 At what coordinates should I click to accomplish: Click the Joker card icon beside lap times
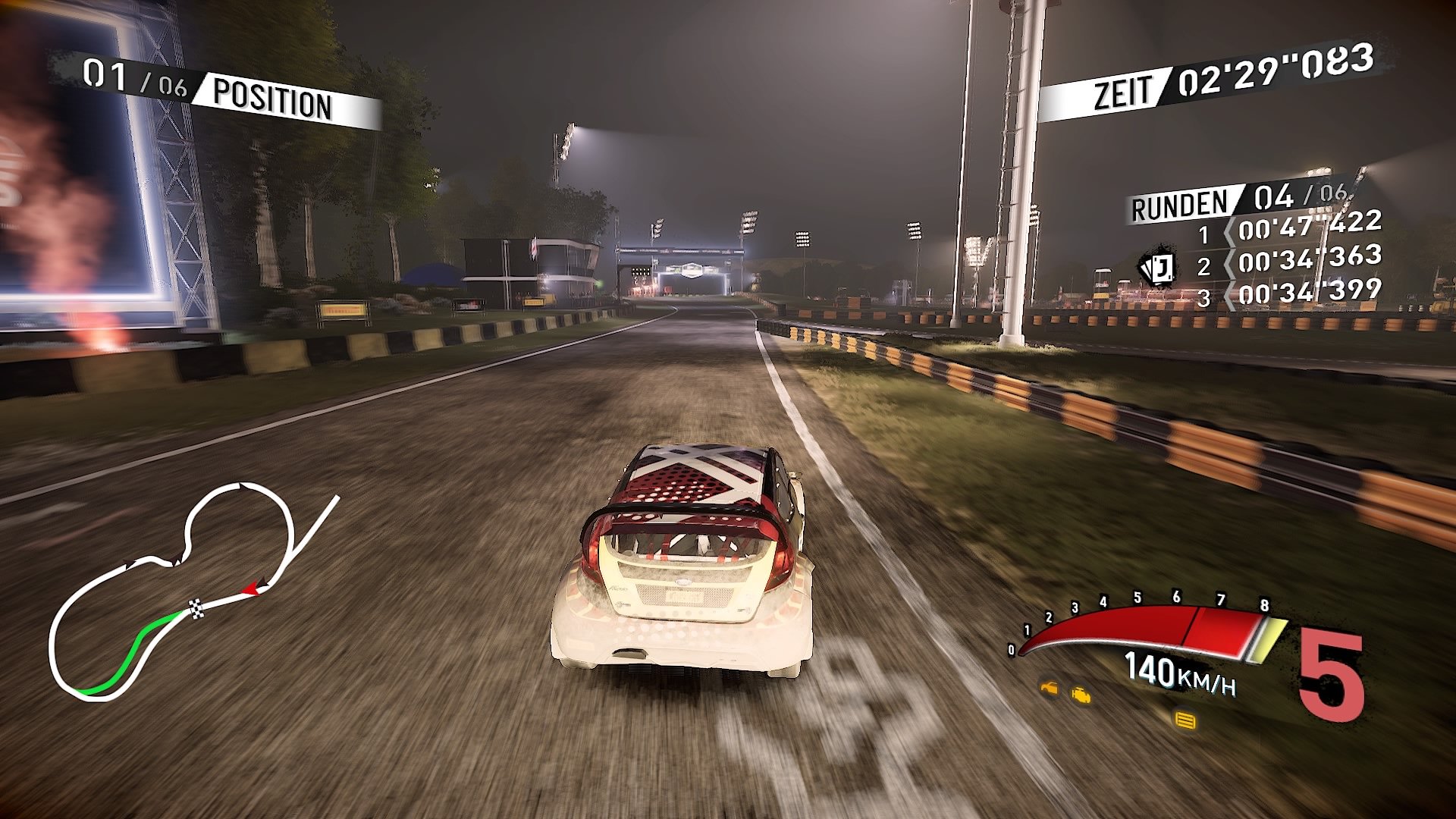point(1160,268)
